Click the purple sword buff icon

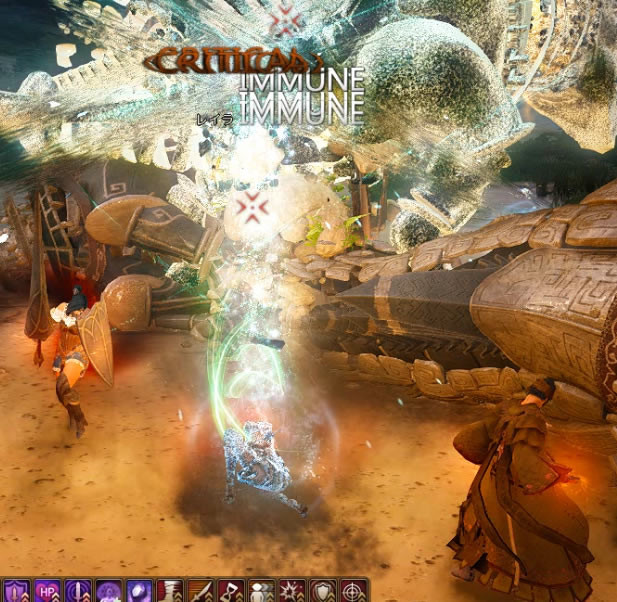77,591
